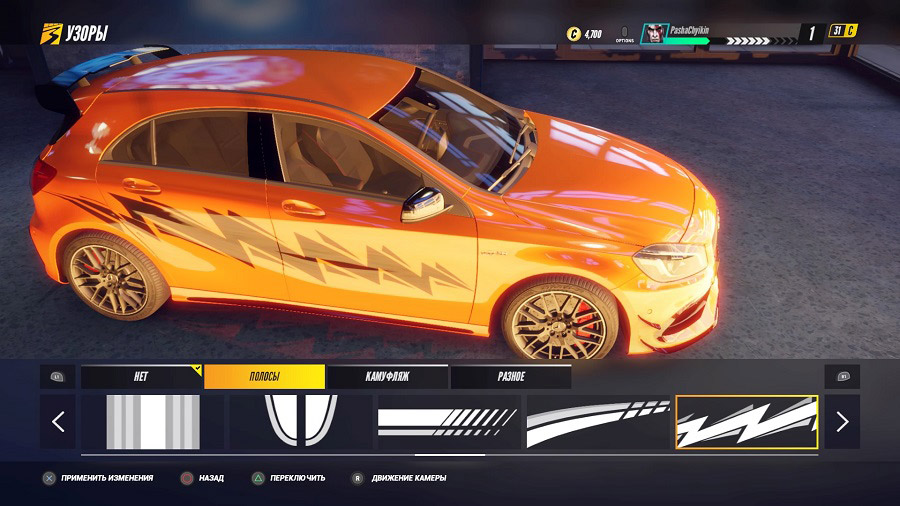Select the НЕТ pattern category tab
The width and height of the screenshot is (900, 506).
point(141,377)
